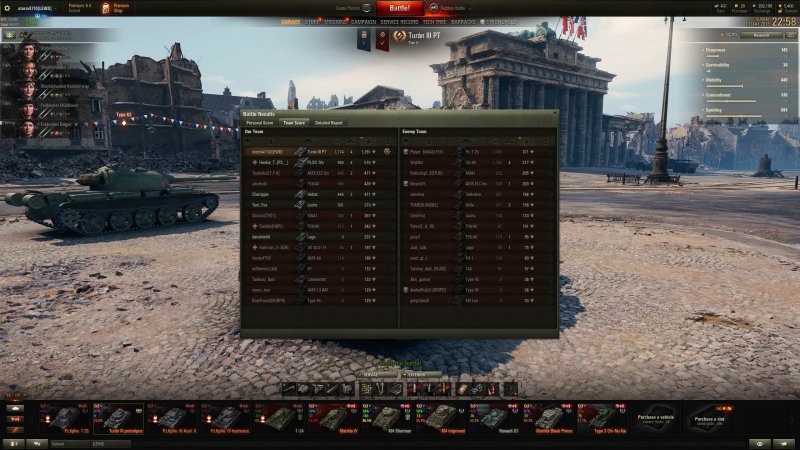Select the Team Score tab
The width and height of the screenshot is (800, 450).
click(x=294, y=122)
